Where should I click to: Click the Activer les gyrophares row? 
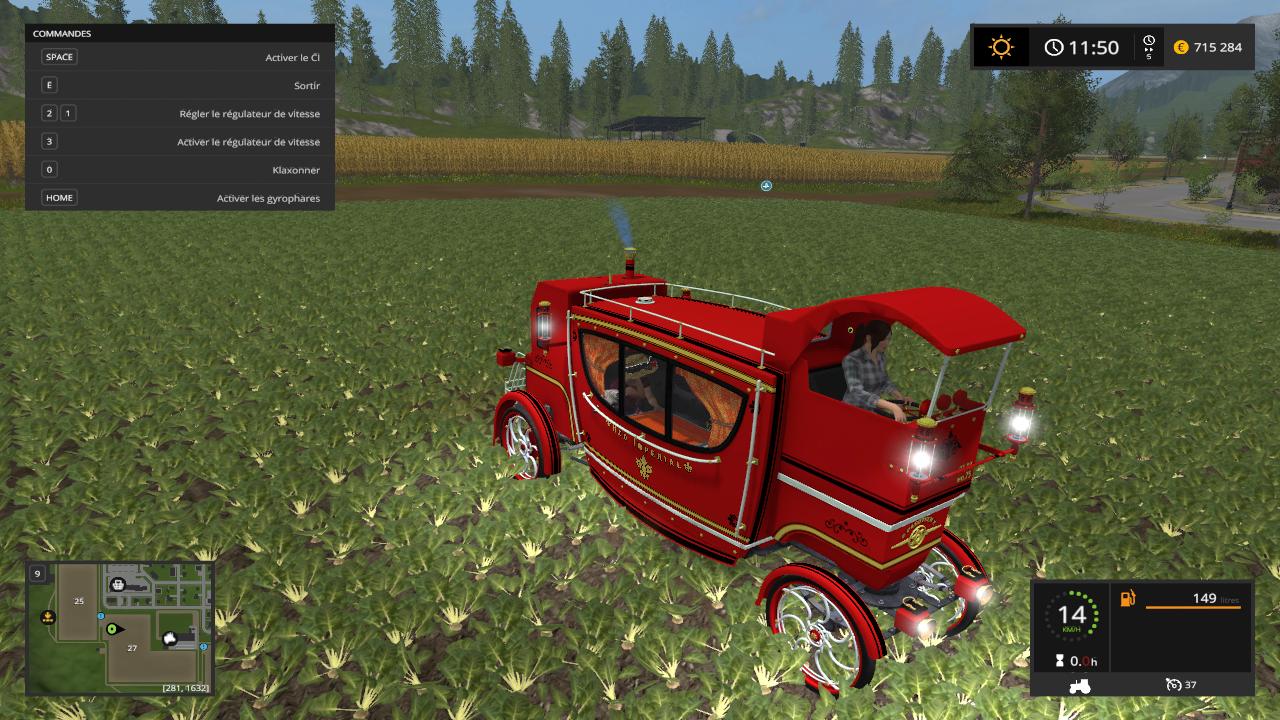pos(180,198)
